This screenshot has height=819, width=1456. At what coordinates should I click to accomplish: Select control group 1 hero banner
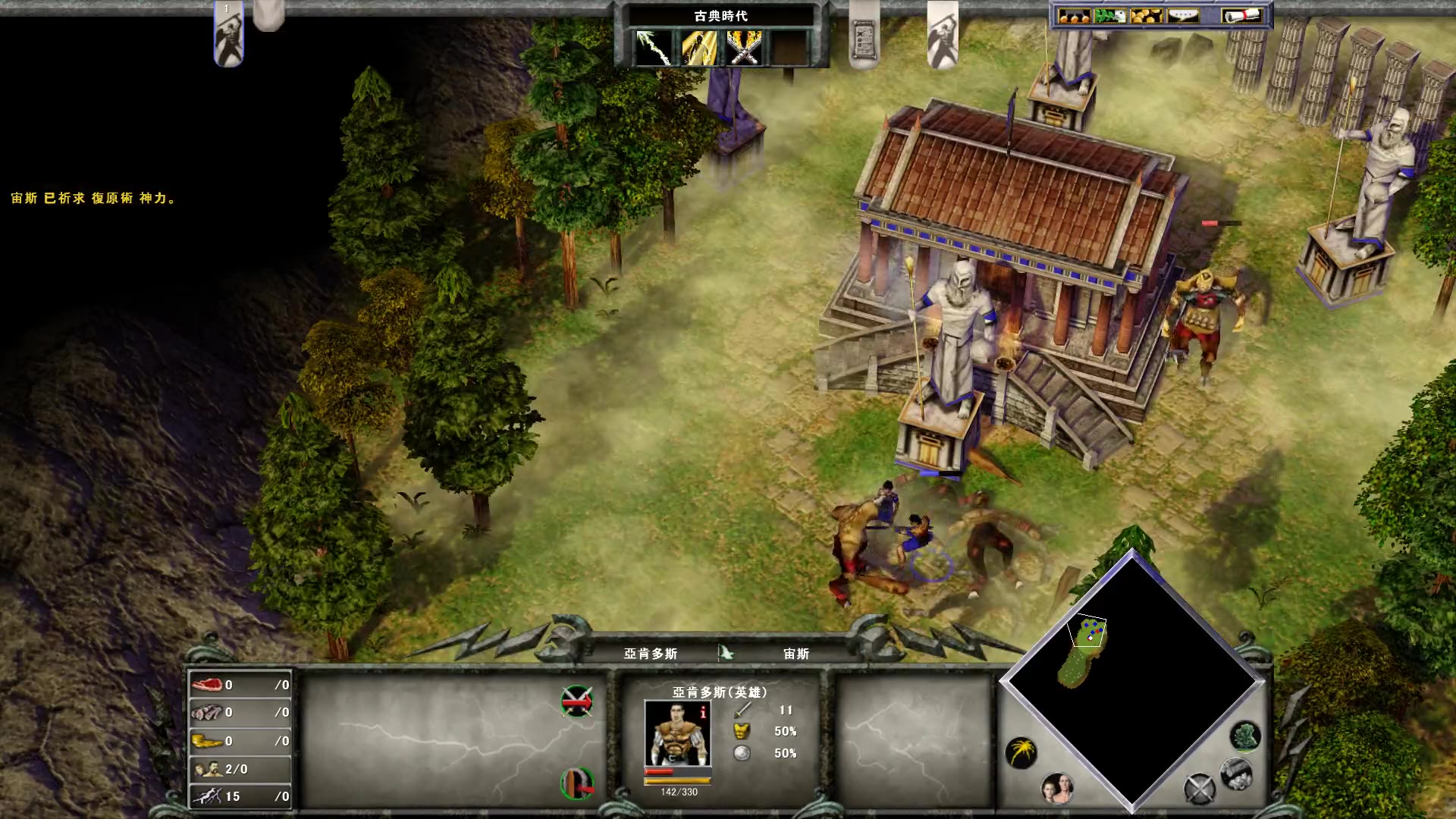tap(228, 36)
